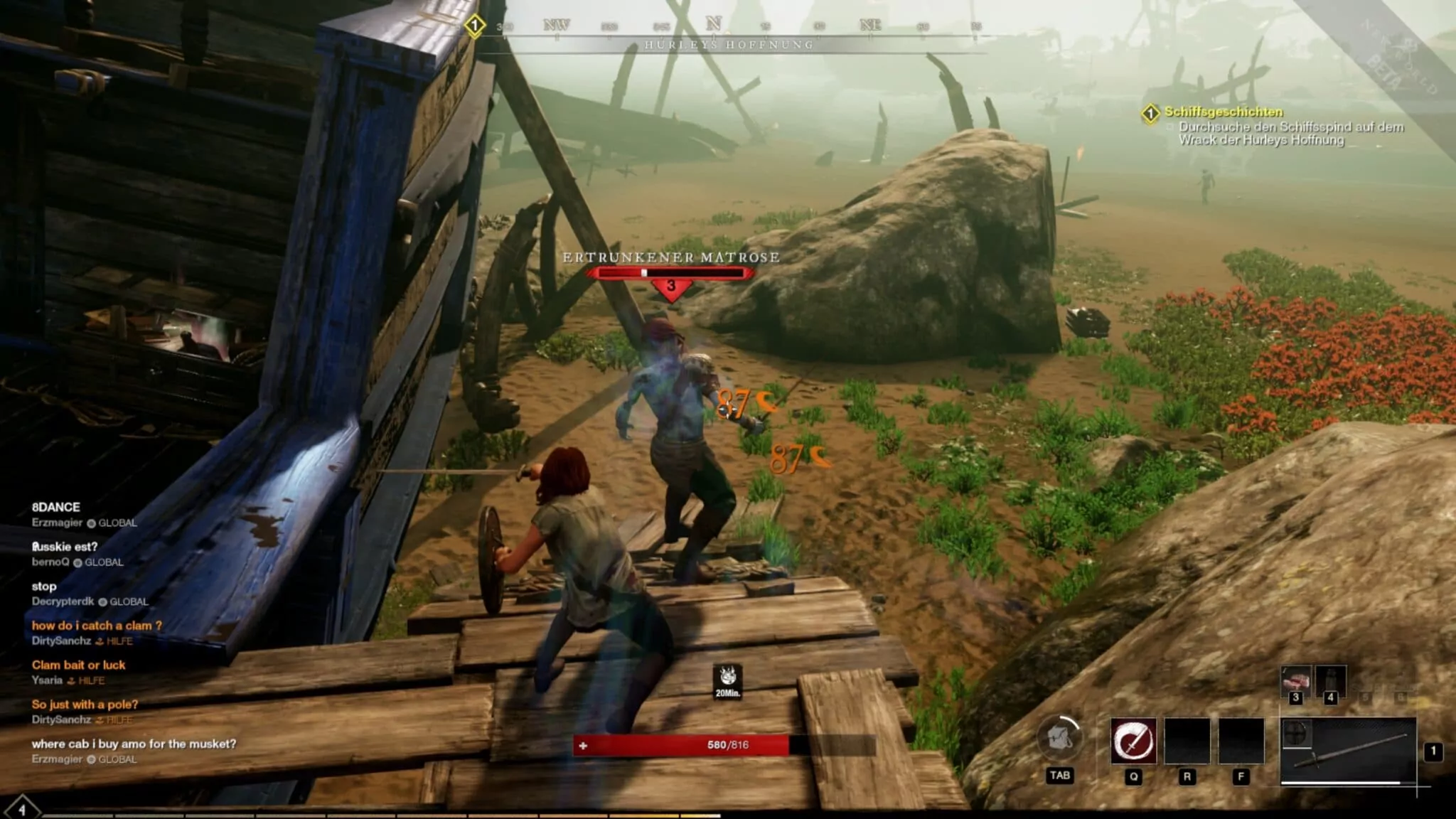The width and height of the screenshot is (1456, 819).
Task: Click player name Decrypterdk in chat
Action: 63,601
